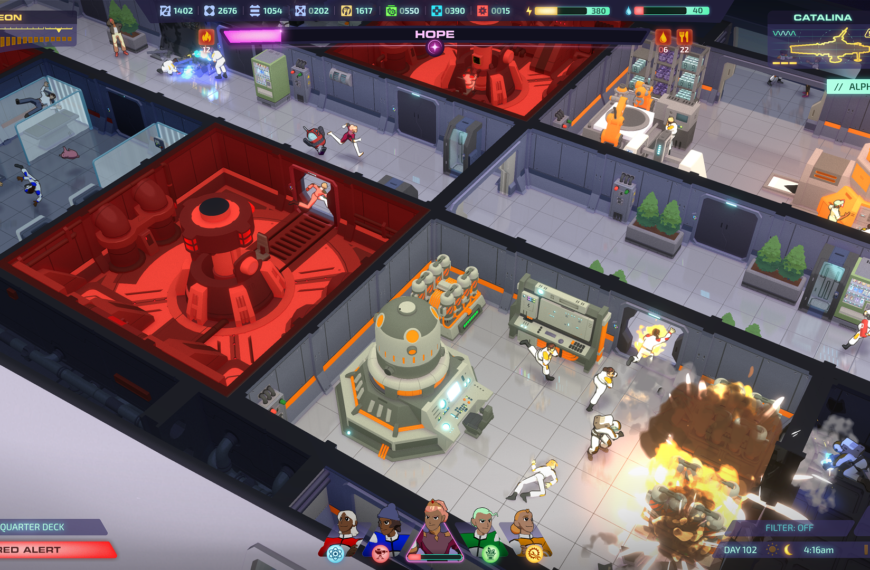The image size is (870, 570).
Task: Select the fire icon showing 6
Action: [663, 39]
